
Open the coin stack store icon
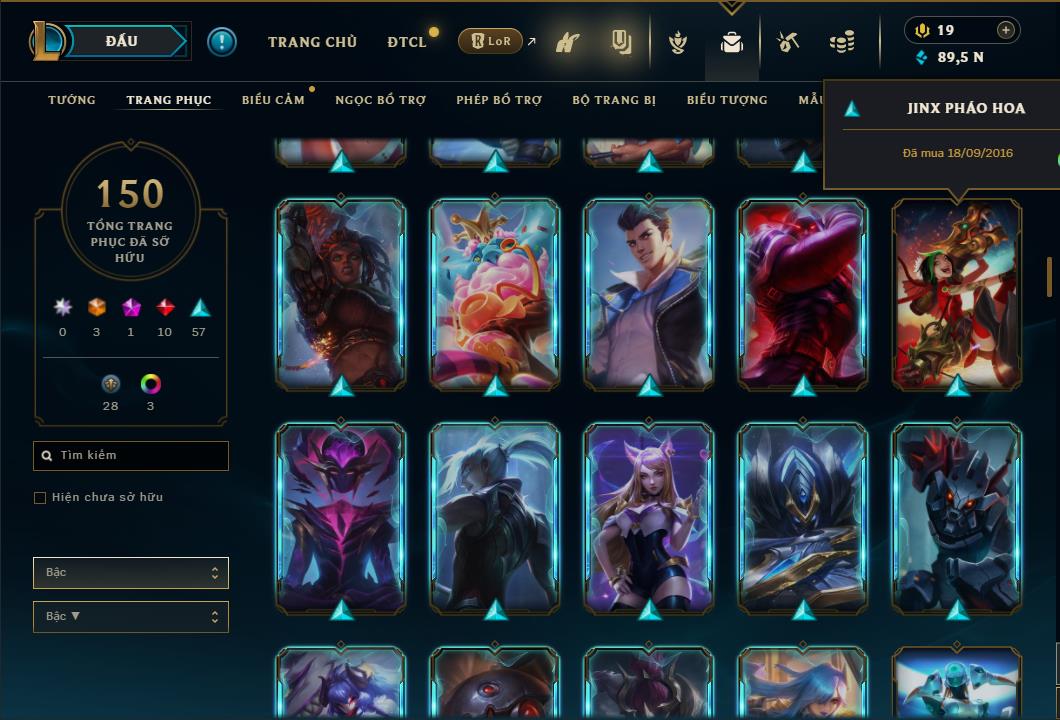(842, 43)
